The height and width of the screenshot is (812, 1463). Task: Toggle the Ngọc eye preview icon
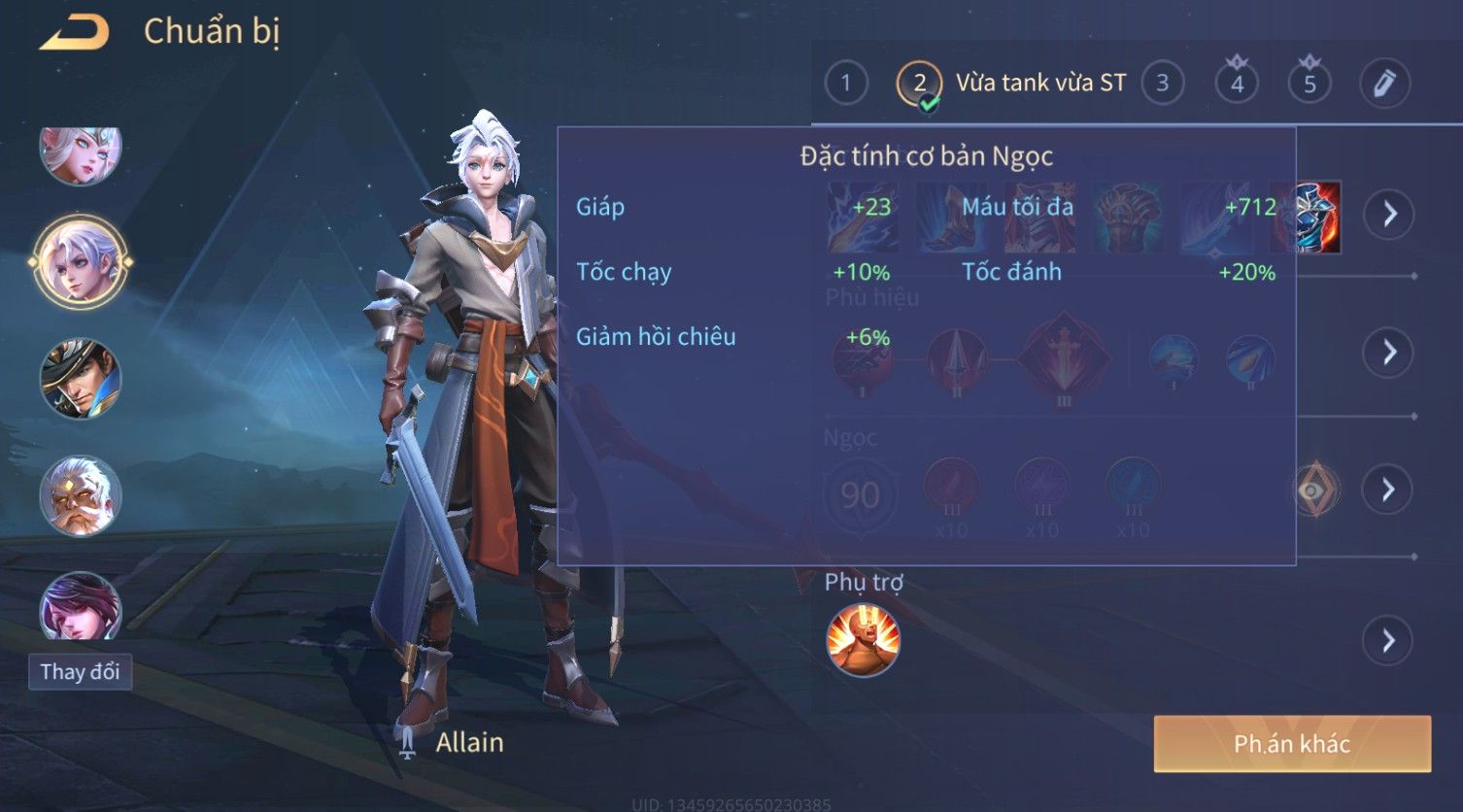(x=1315, y=490)
